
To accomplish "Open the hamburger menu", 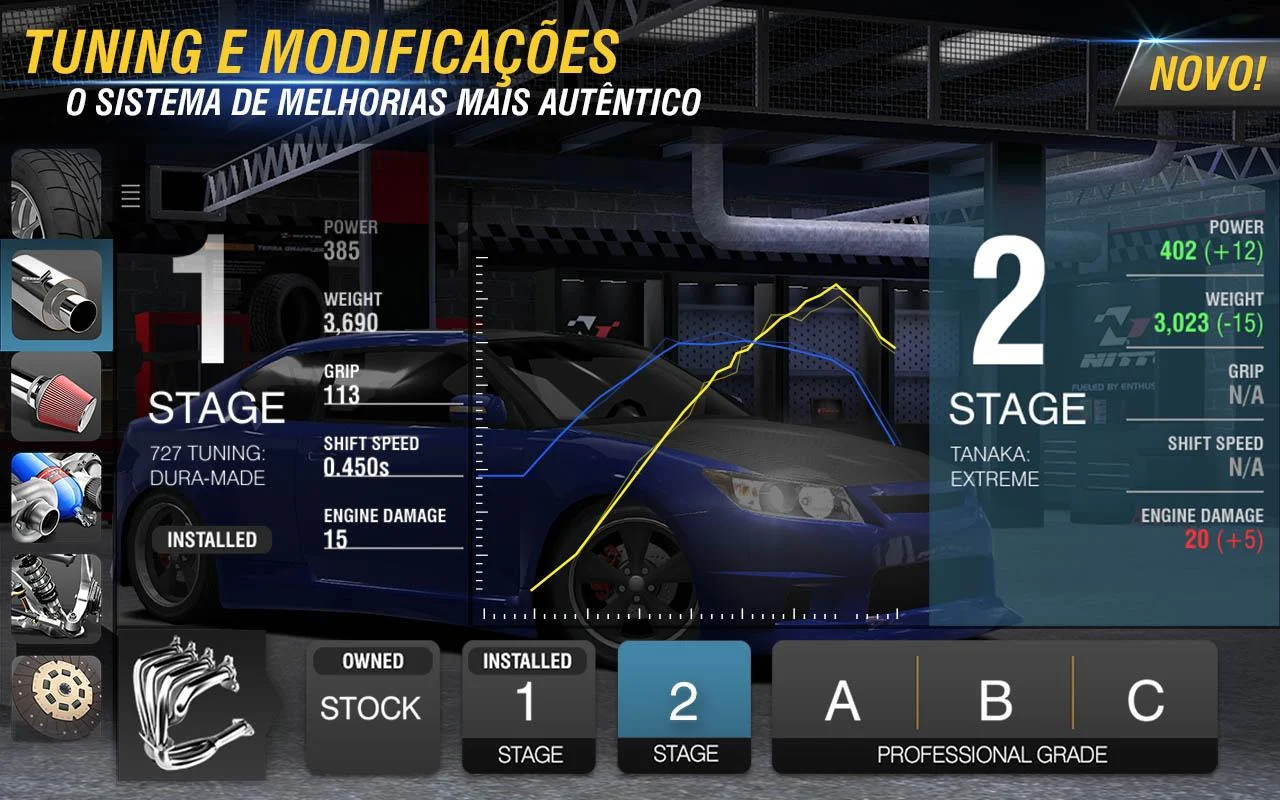I will click(130, 196).
